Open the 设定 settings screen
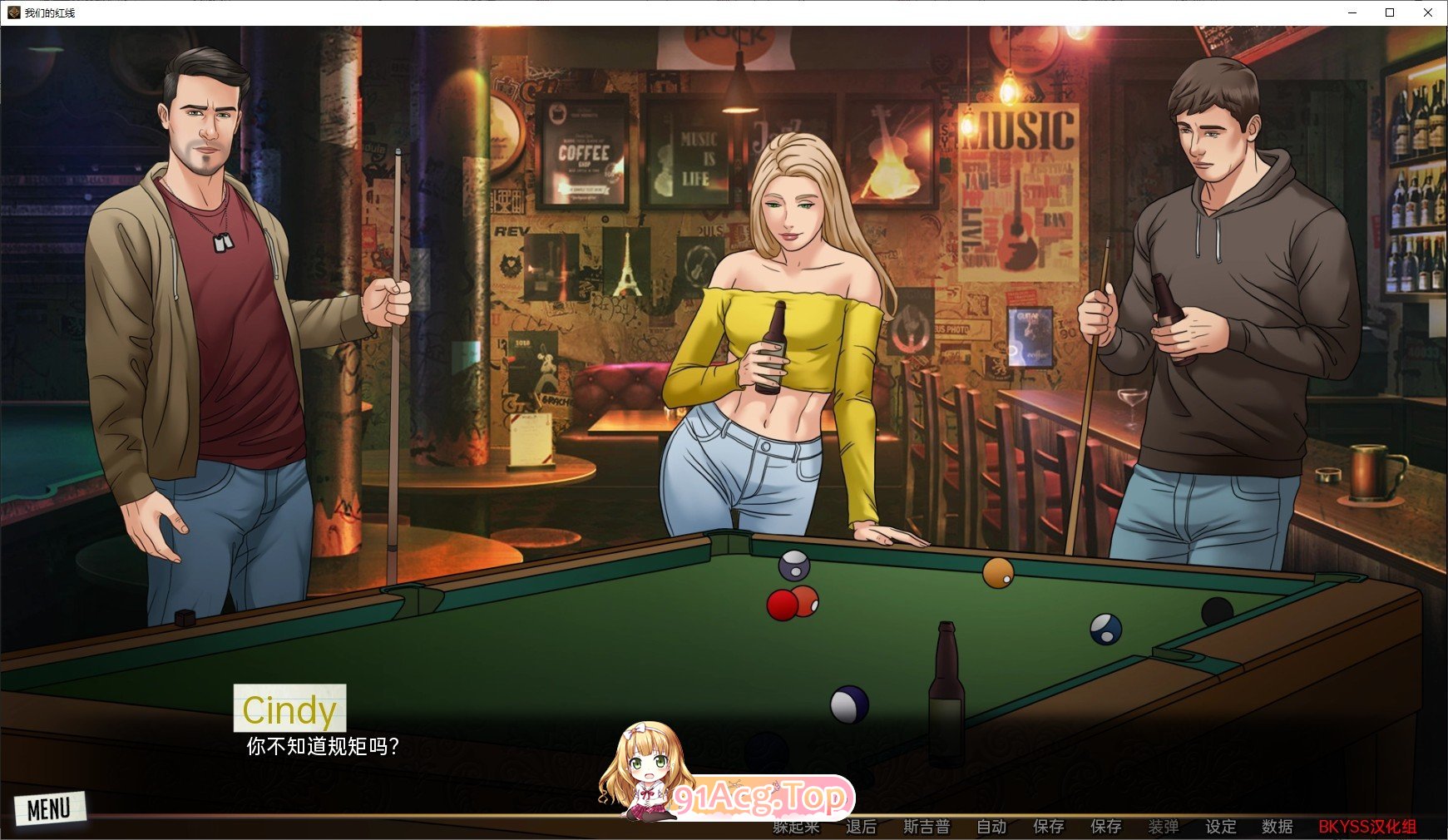 pyautogui.click(x=1221, y=826)
